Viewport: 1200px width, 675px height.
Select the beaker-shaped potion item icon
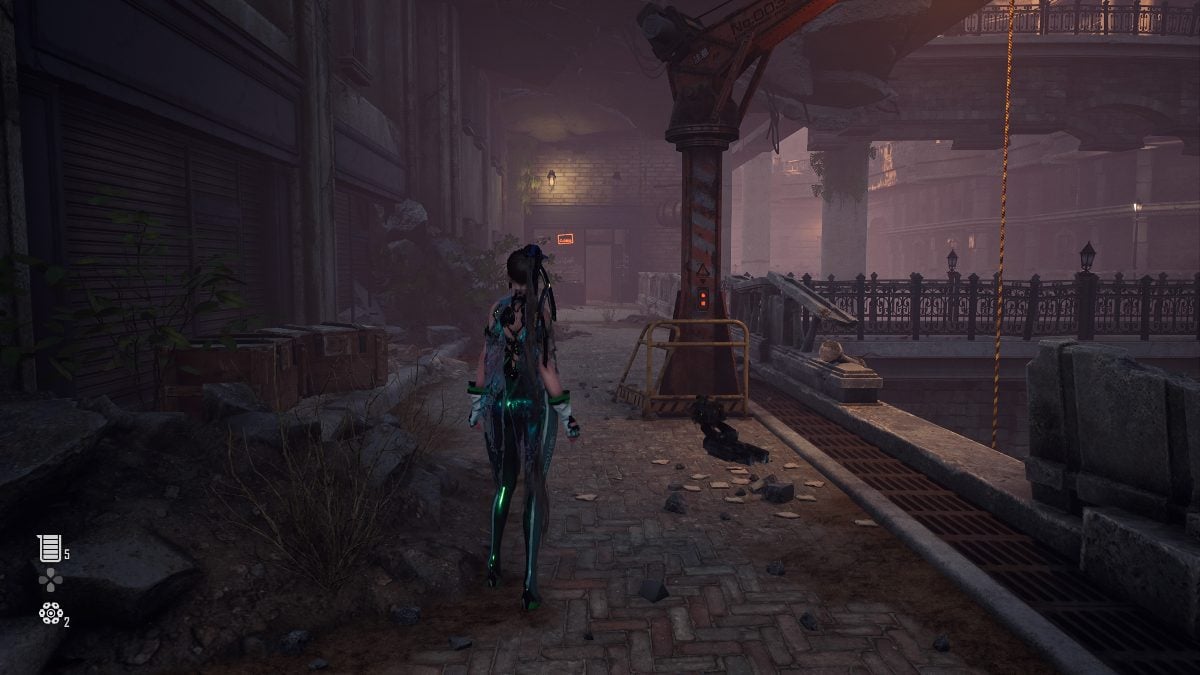[49, 547]
